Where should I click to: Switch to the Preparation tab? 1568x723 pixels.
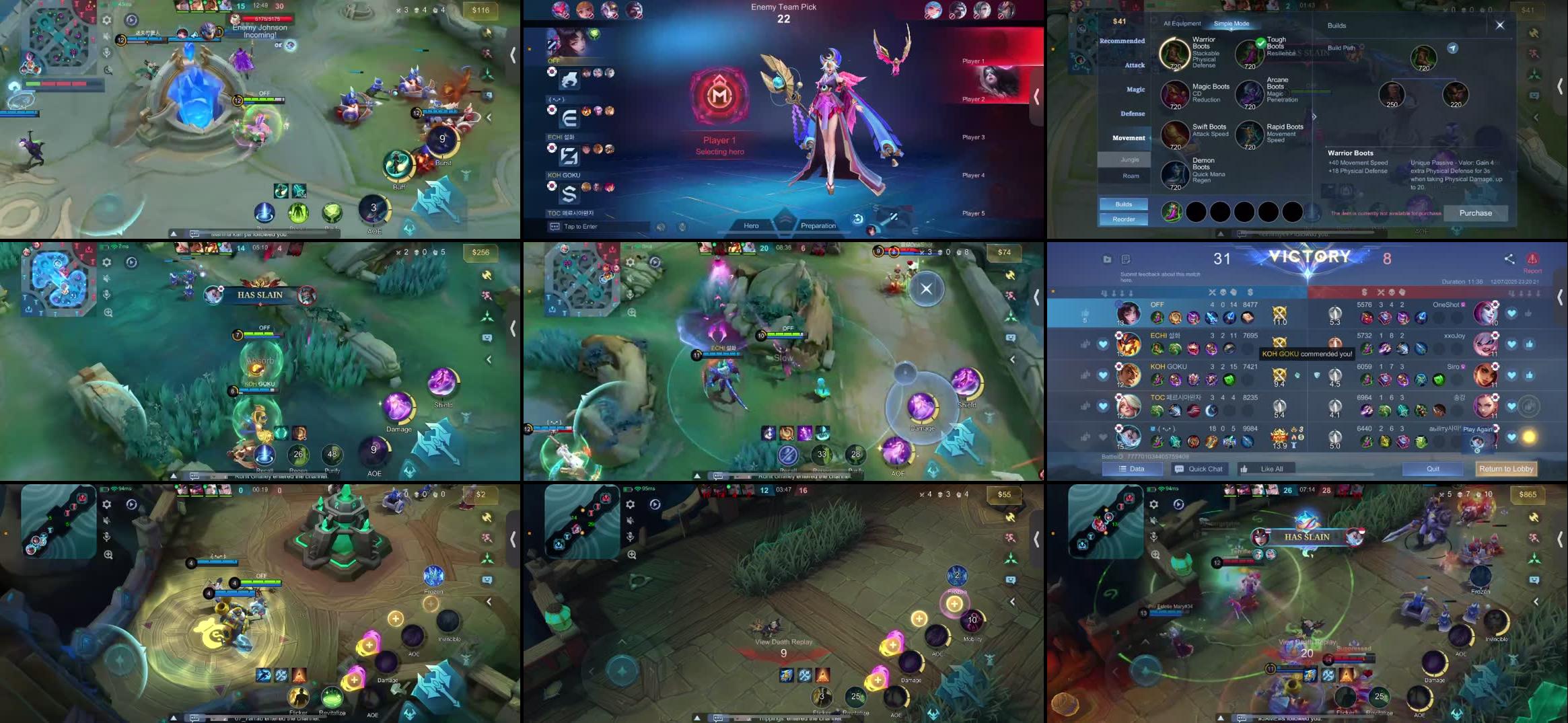[x=818, y=225]
